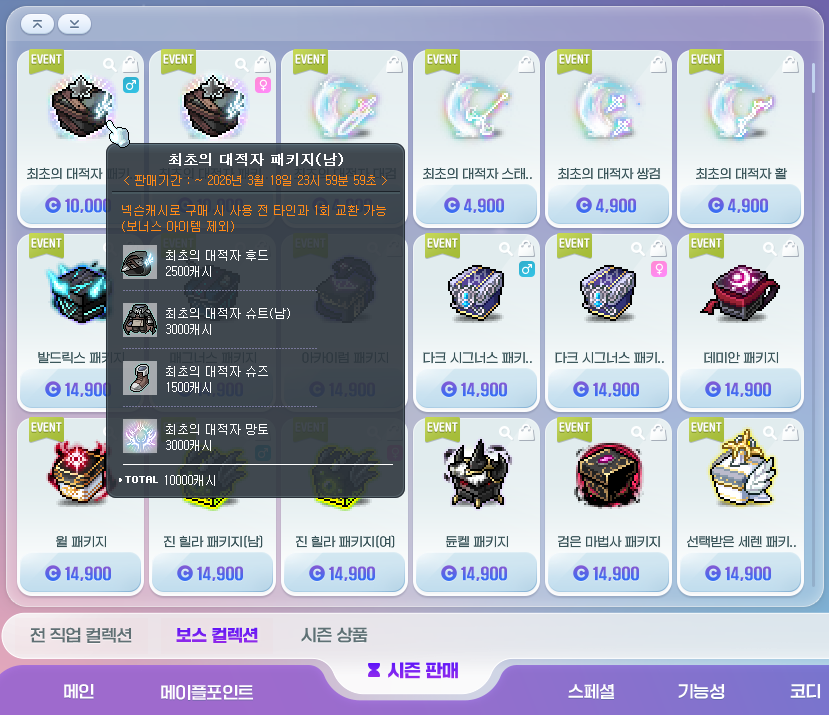Click the page-up arrow button at top
This screenshot has width=829, height=715.
click(38, 23)
